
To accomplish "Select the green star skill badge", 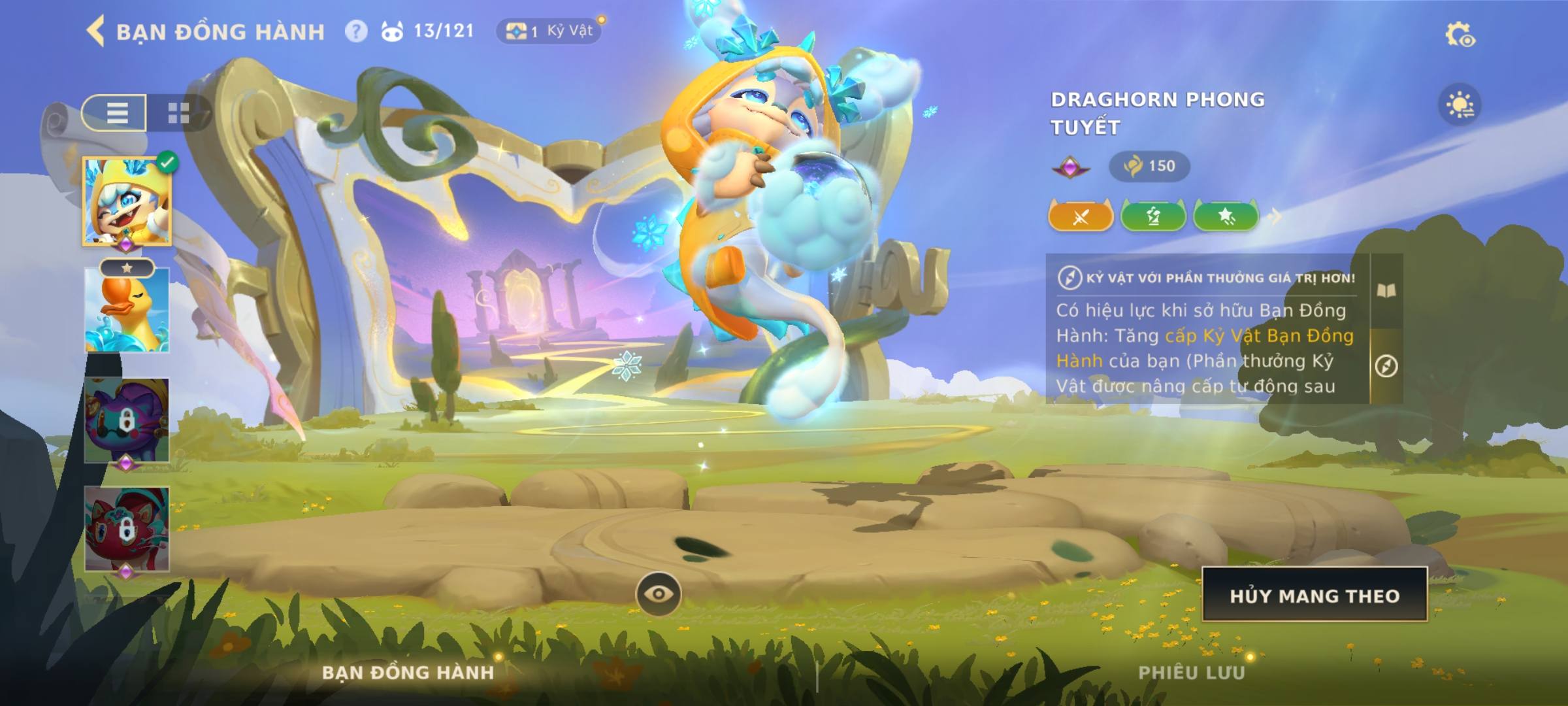I will tap(1226, 216).
